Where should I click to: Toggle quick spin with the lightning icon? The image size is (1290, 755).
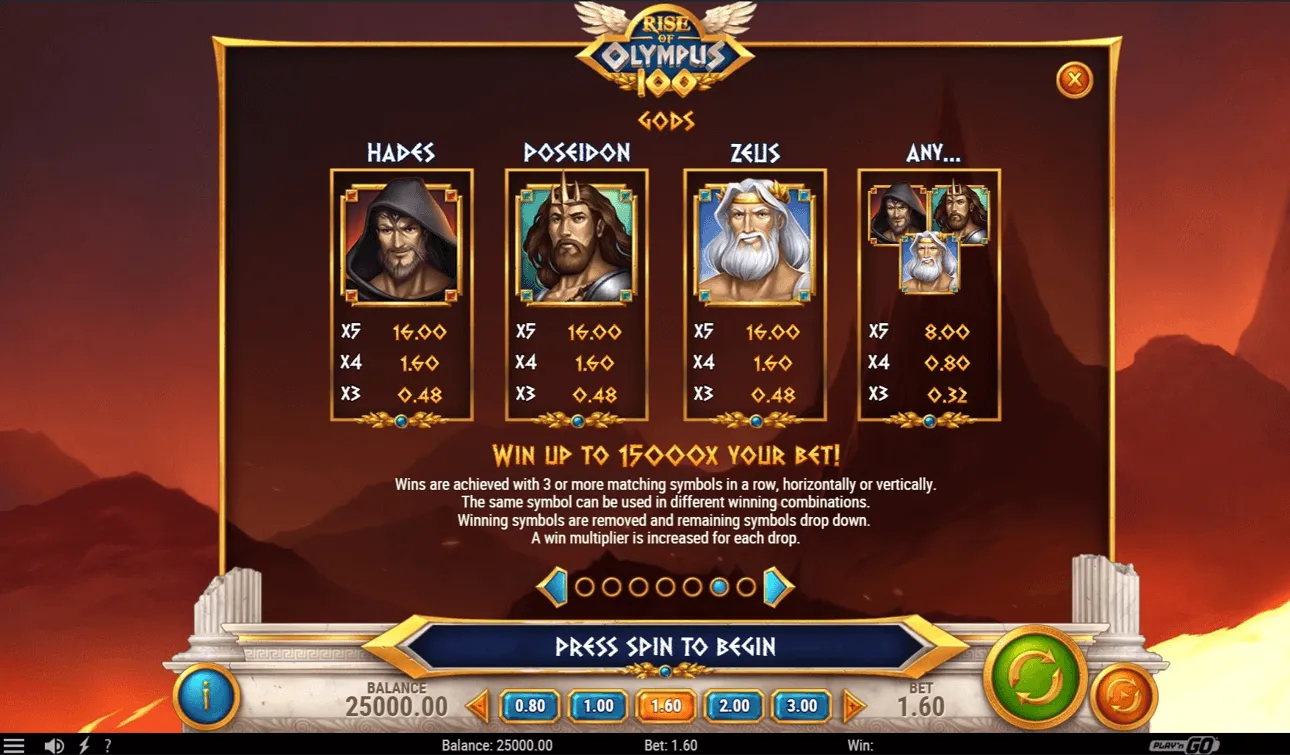81,745
